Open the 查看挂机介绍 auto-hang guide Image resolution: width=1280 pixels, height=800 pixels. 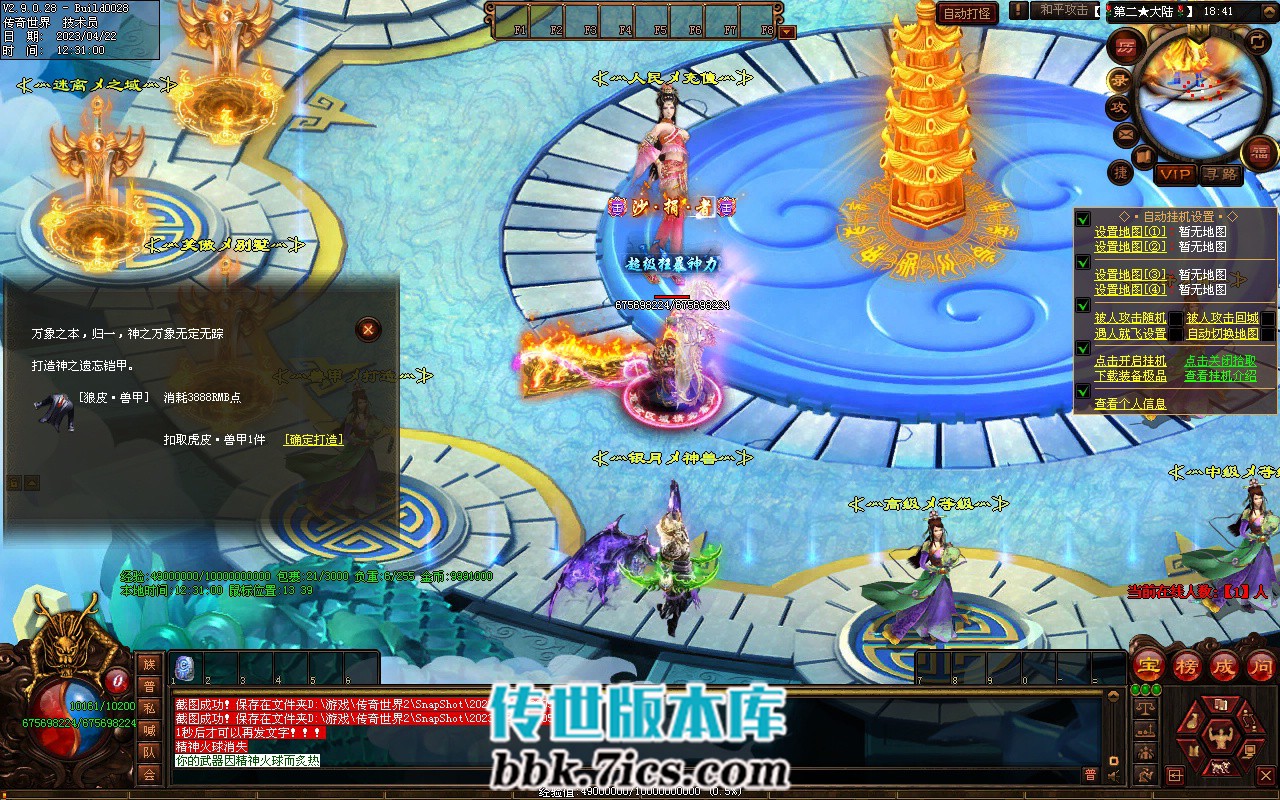click(1220, 376)
